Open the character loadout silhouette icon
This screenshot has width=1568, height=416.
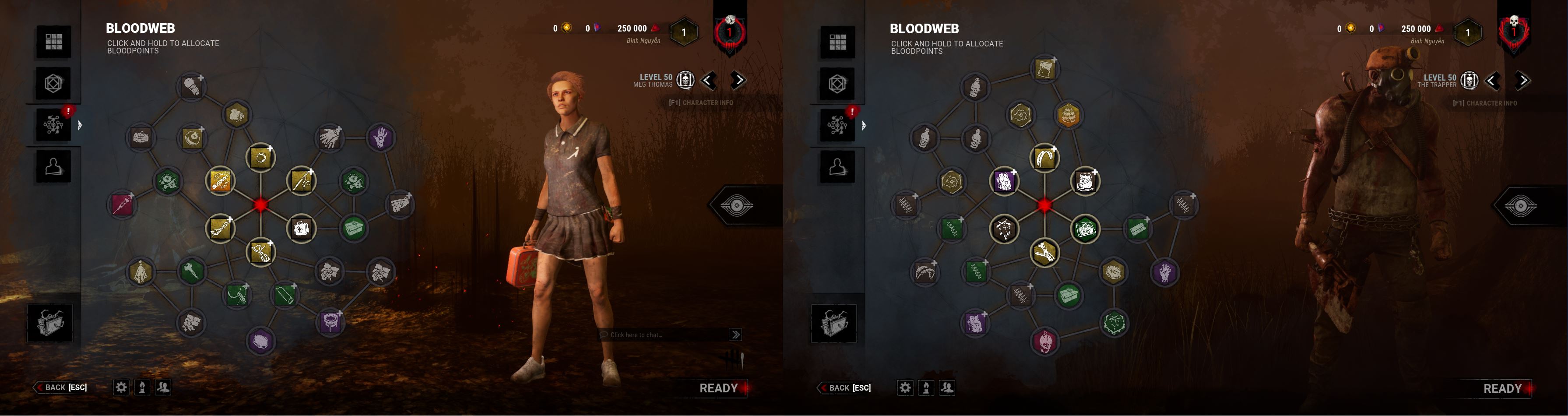[x=54, y=165]
